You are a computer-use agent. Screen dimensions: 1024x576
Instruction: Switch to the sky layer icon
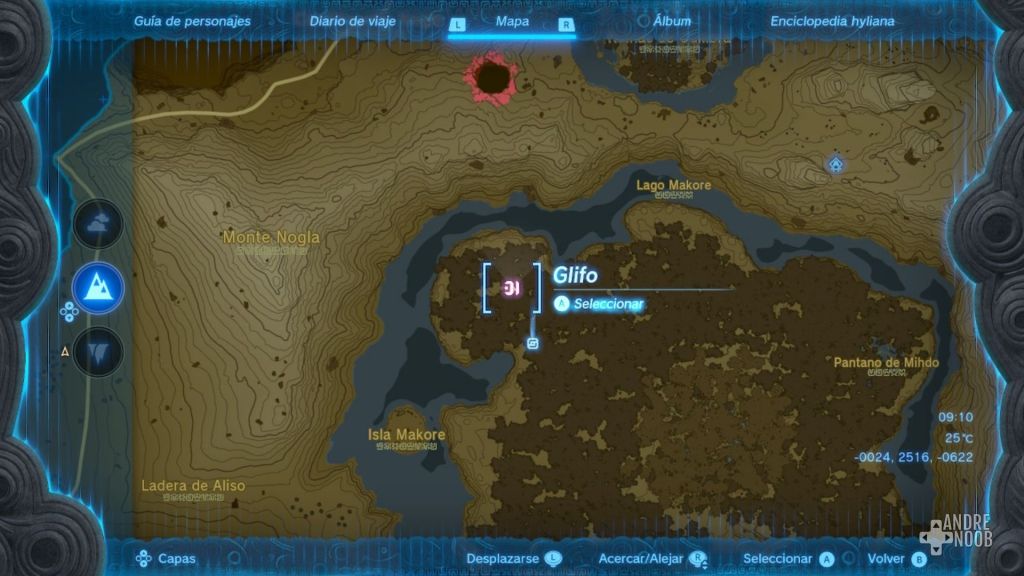99,226
